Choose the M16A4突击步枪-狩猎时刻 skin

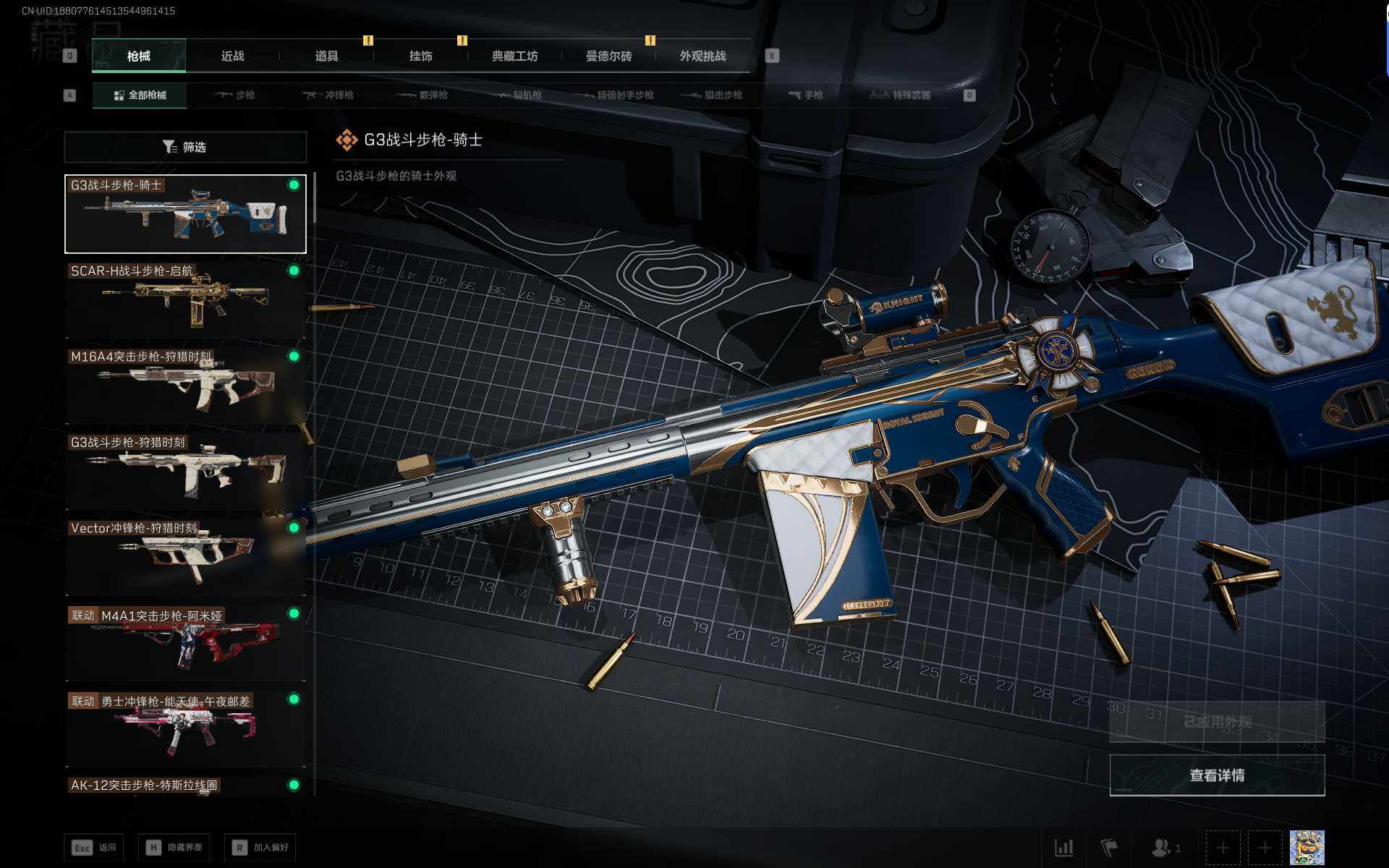(x=185, y=385)
